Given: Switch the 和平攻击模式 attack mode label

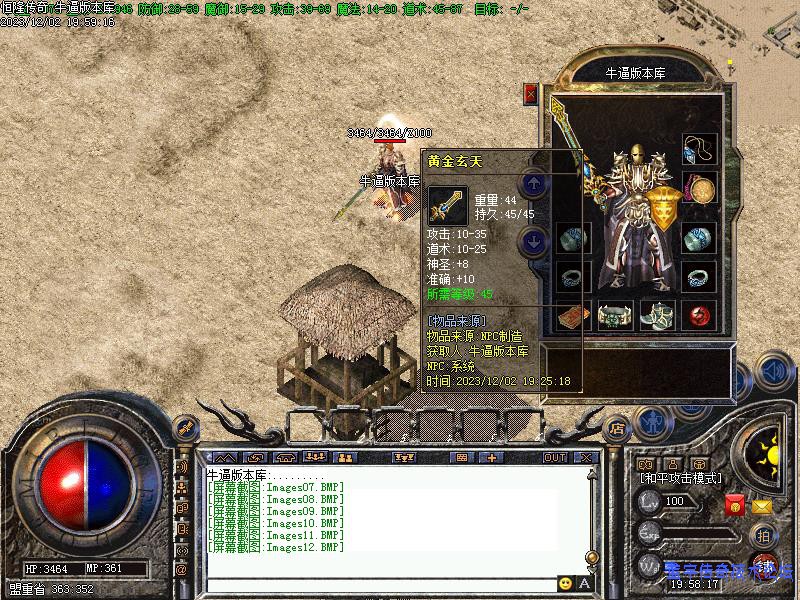Looking at the screenshot, I should click(x=681, y=479).
